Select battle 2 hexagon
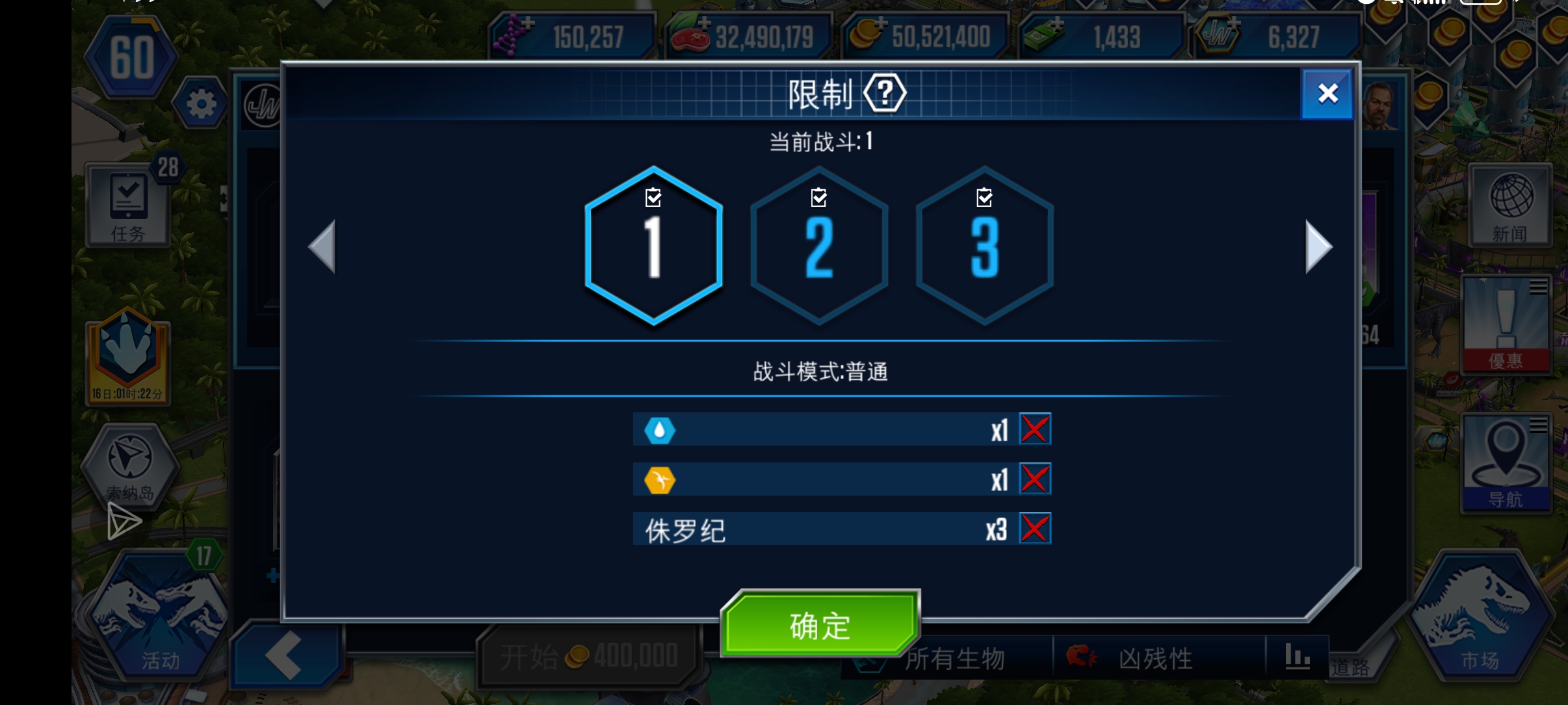1568x705 pixels. tap(819, 247)
